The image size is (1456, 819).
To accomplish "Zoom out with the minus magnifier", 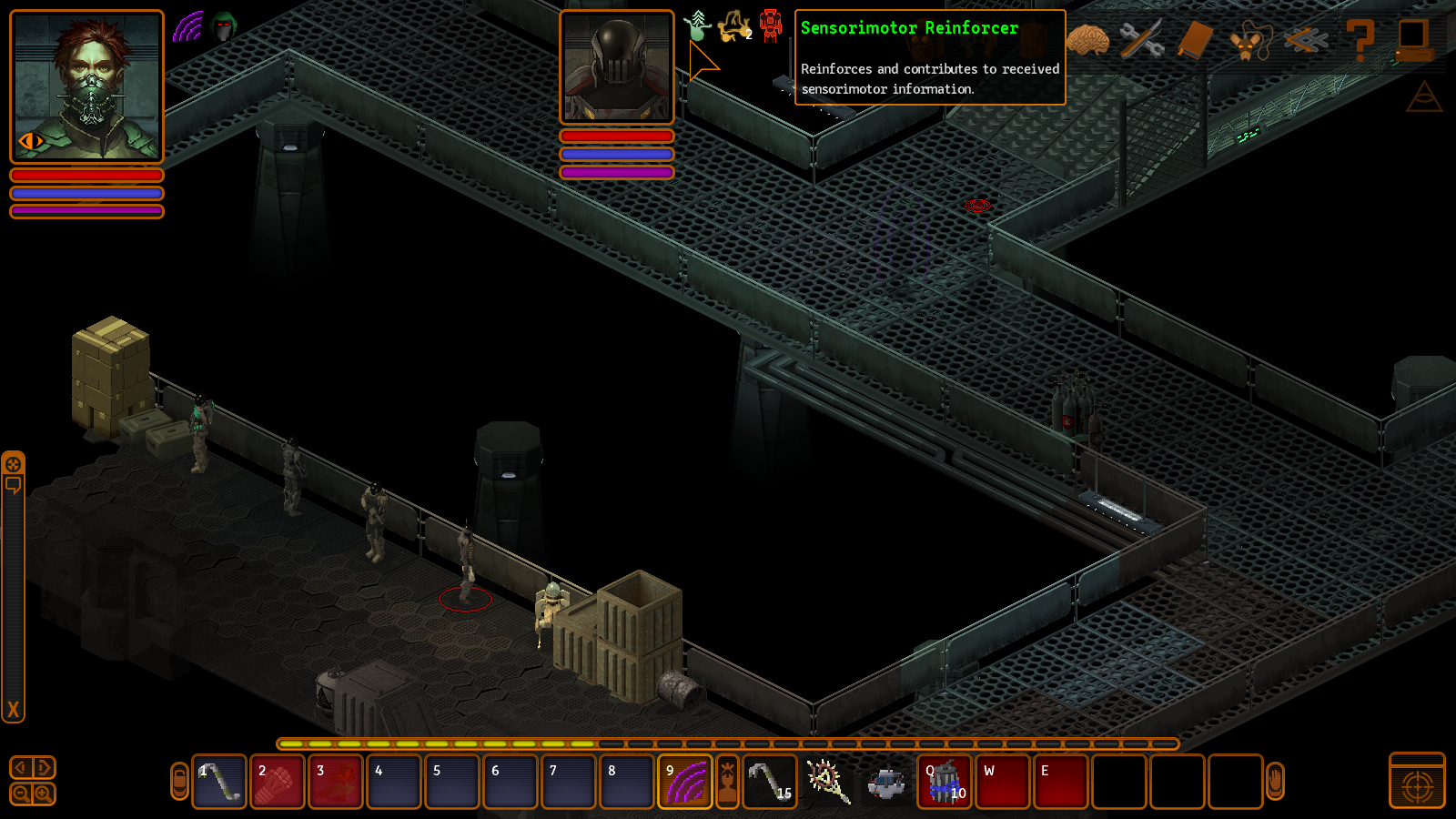I will 22,794.
